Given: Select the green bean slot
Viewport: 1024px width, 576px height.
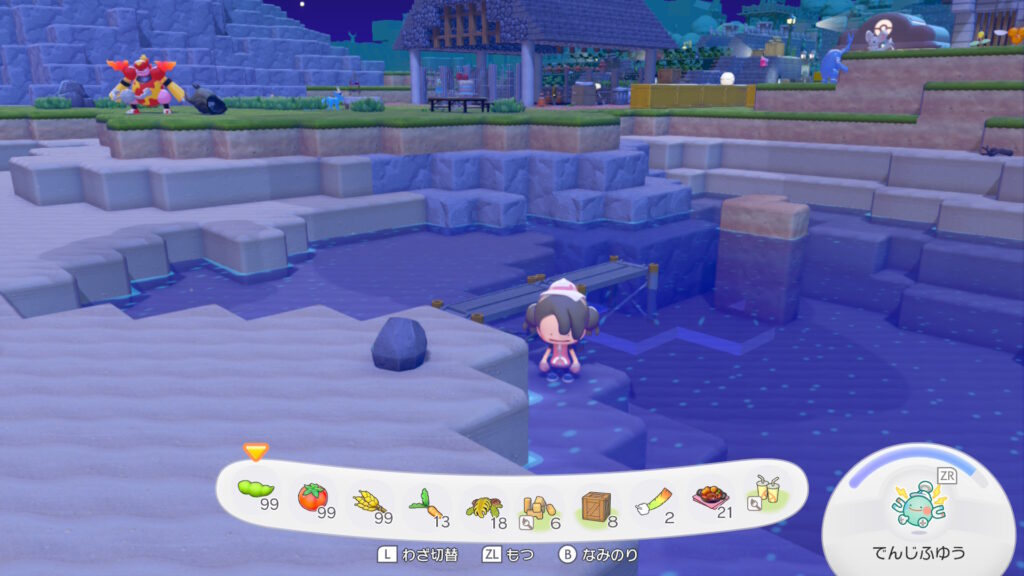Looking at the screenshot, I should click(x=257, y=491).
